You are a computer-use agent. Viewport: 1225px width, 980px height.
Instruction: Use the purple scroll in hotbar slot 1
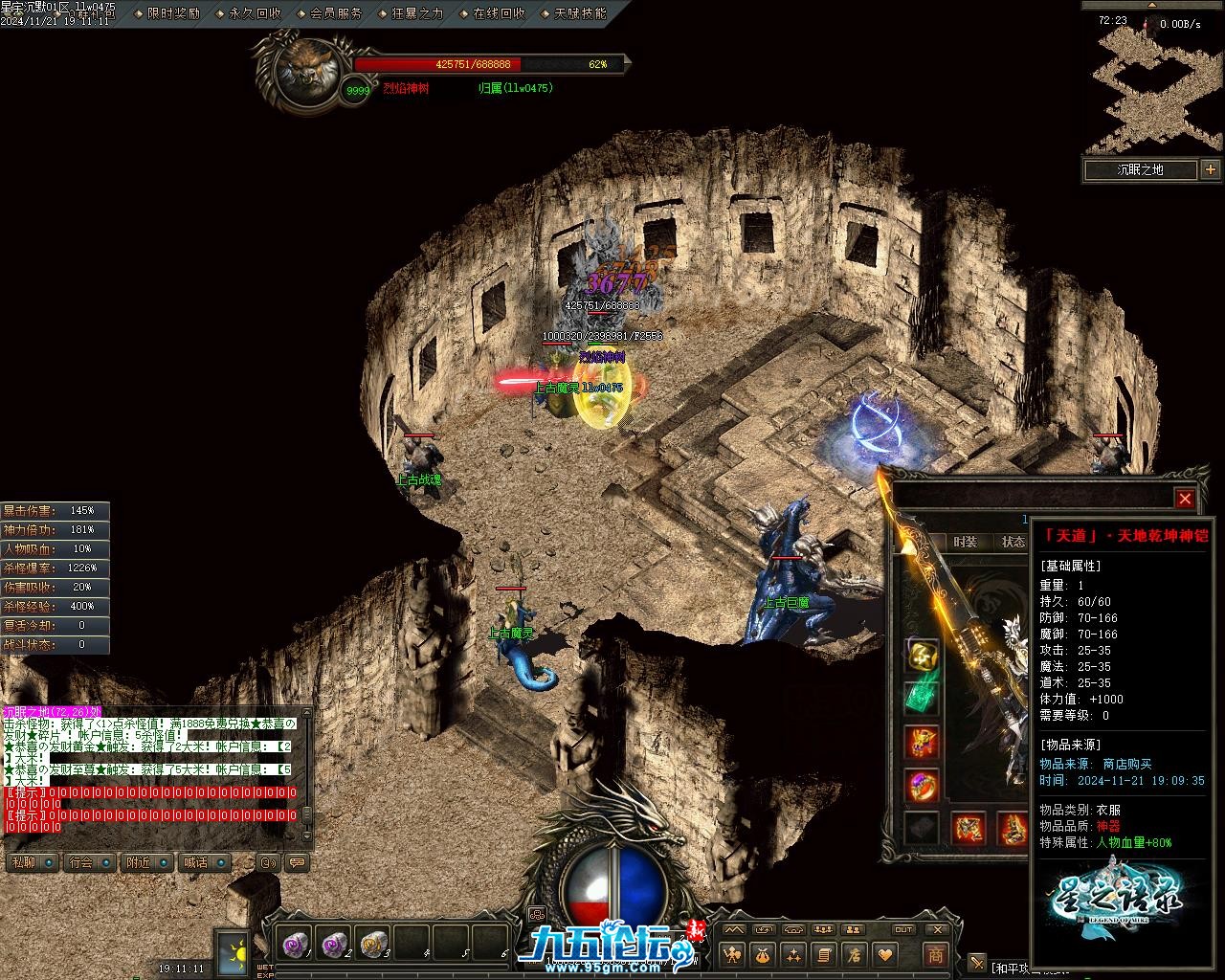pyautogui.click(x=295, y=944)
